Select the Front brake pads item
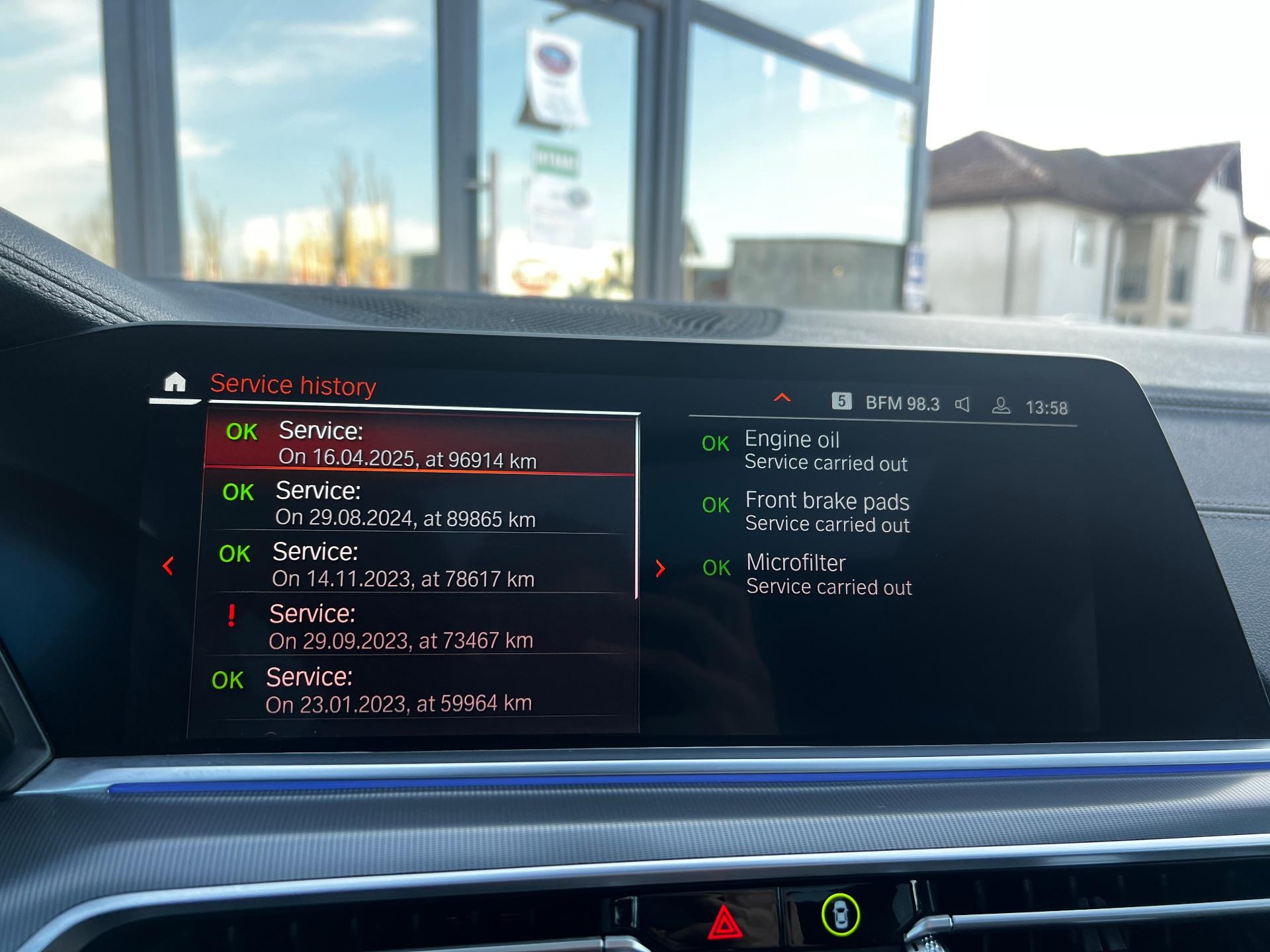This screenshot has height=952, width=1270. (x=826, y=512)
